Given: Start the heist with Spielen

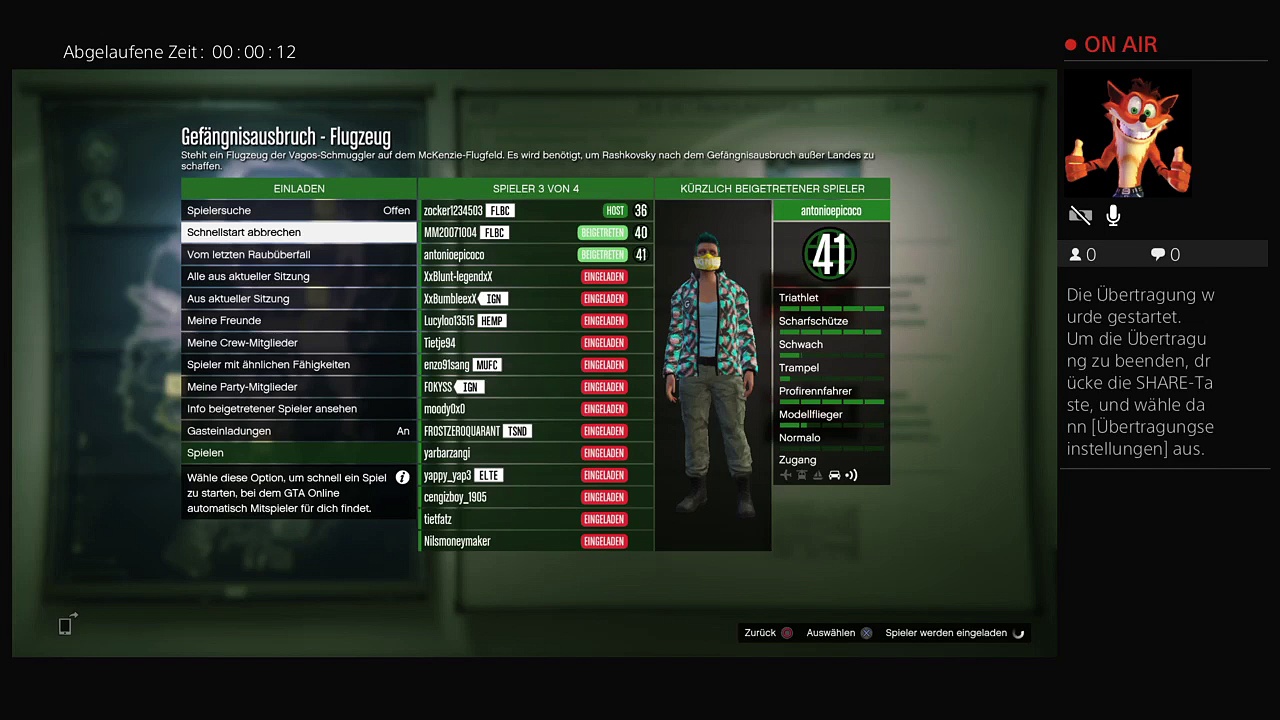Looking at the screenshot, I should 298,453.
